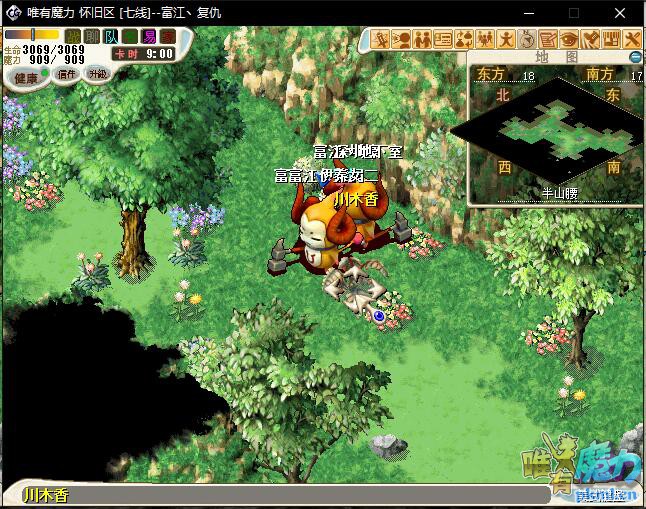Click the diamond-shaped minimap of 半山腰
Viewport: 646px width, 509px height.
[548, 130]
